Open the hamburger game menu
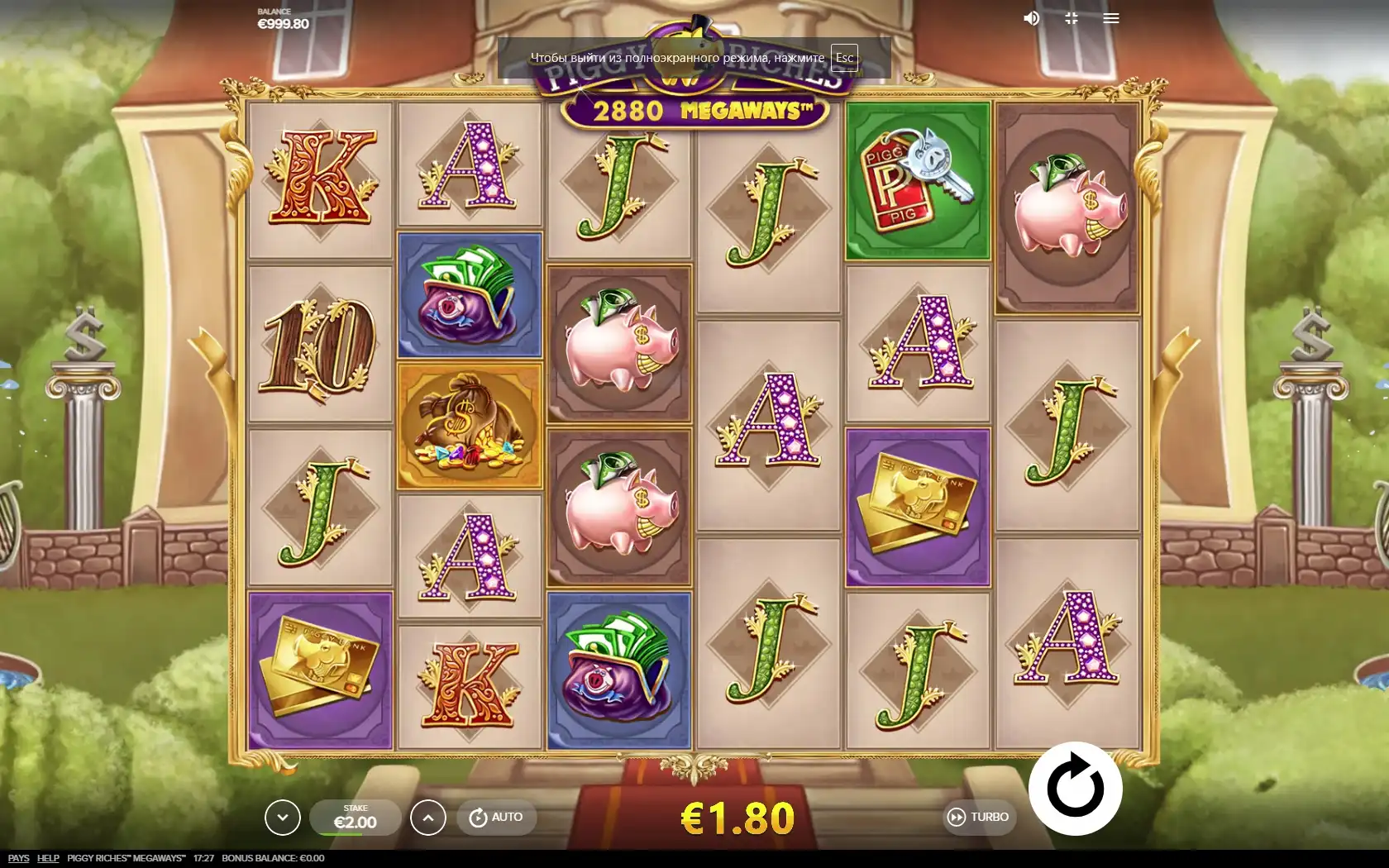This screenshot has height=868, width=1389. click(1111, 18)
